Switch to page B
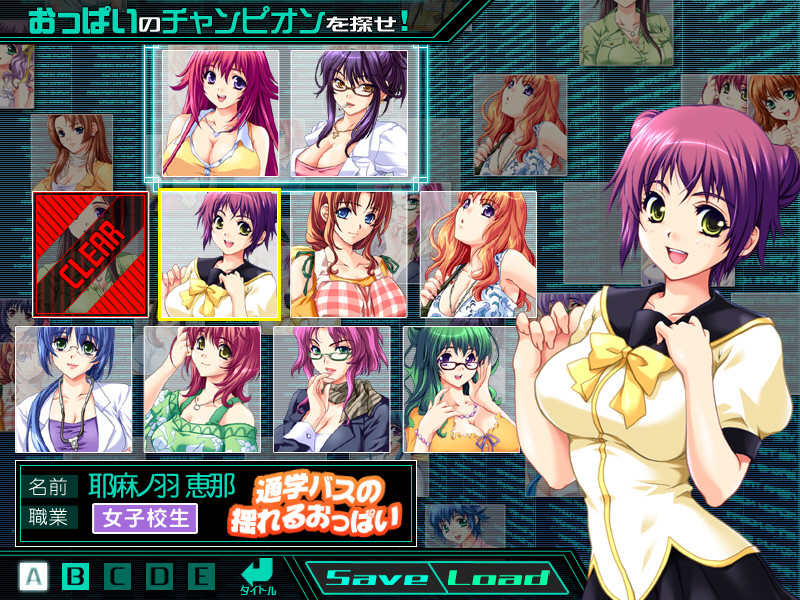 pos(76,576)
